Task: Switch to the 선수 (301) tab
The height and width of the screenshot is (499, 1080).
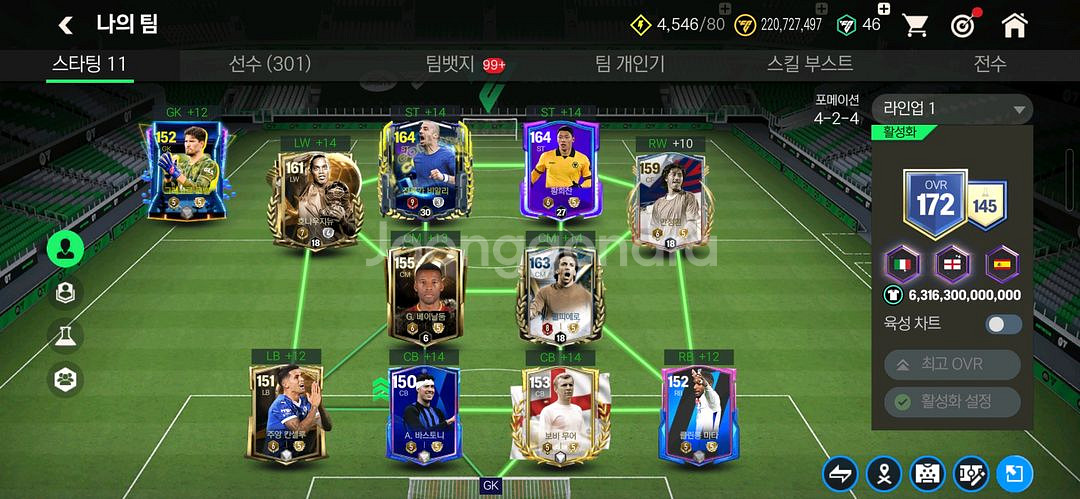Action: [x=270, y=64]
